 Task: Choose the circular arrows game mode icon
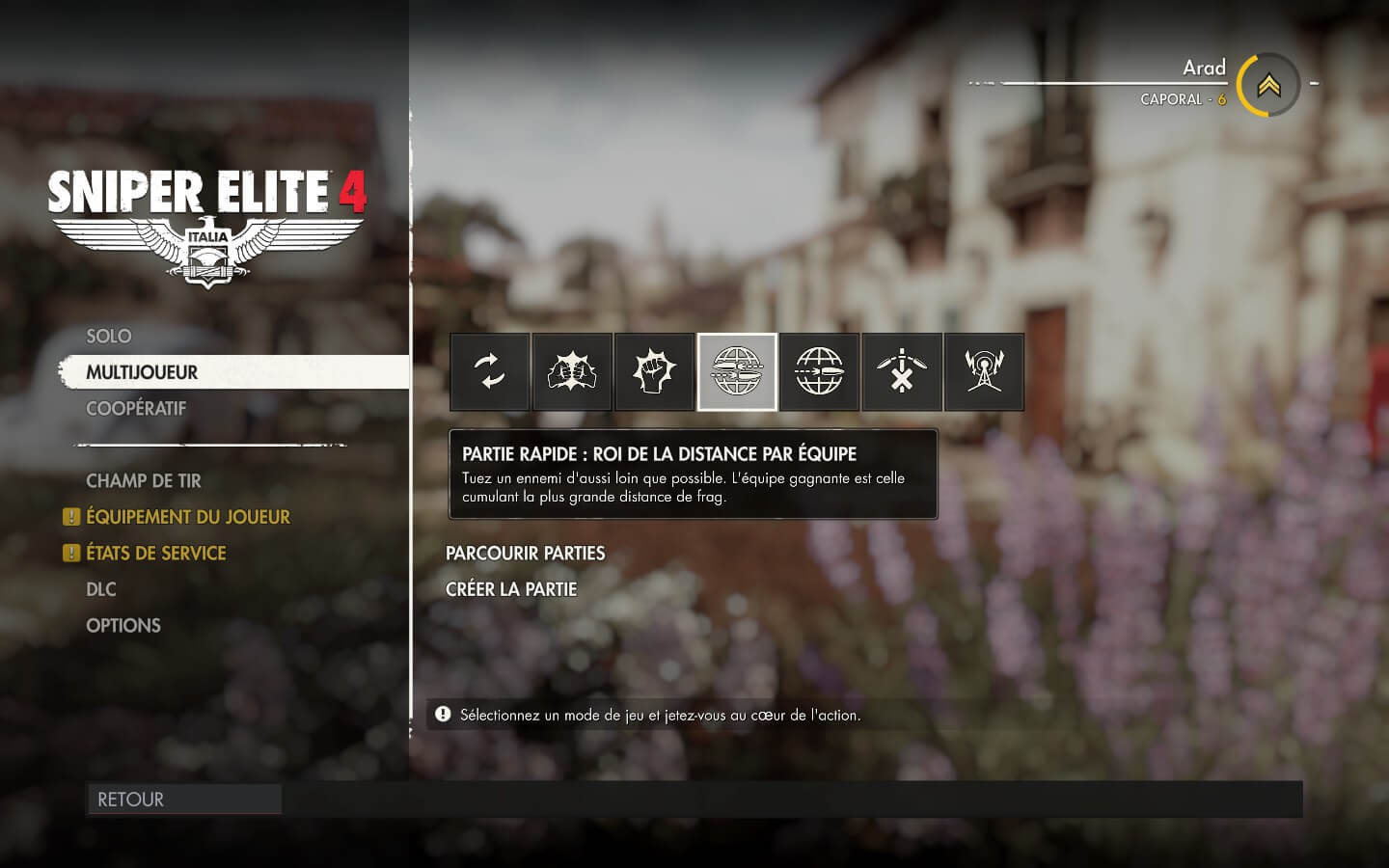(x=490, y=372)
